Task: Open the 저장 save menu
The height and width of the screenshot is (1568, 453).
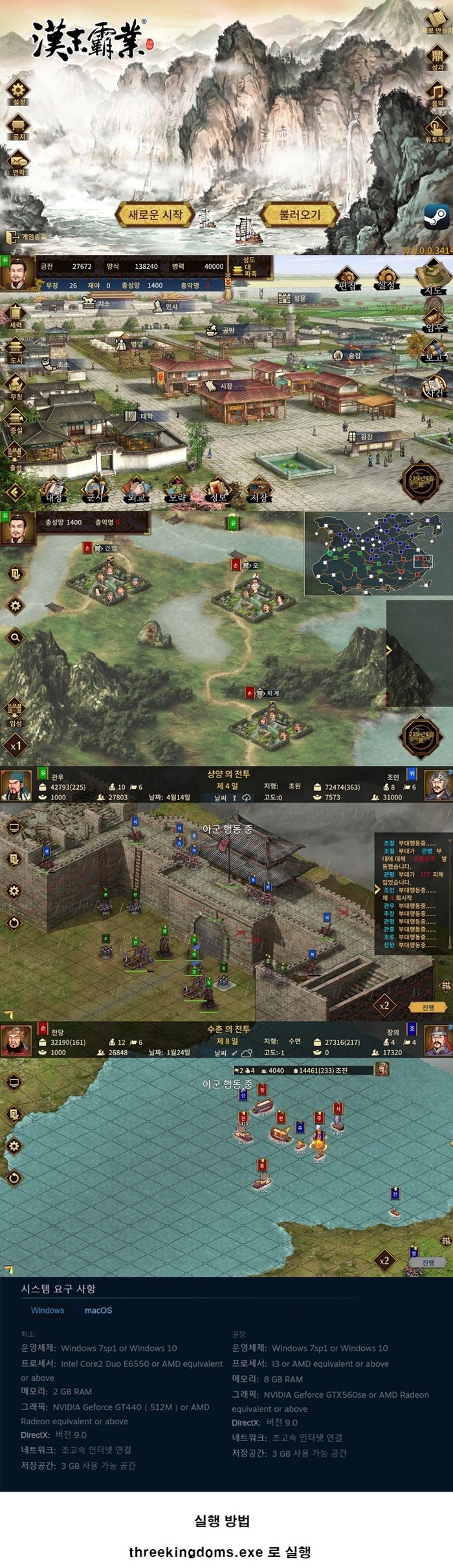Action: 258,490
